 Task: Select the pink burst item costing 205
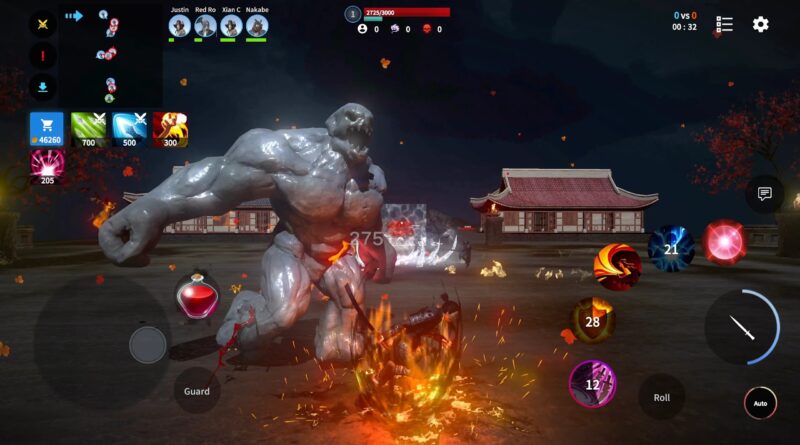[46, 167]
